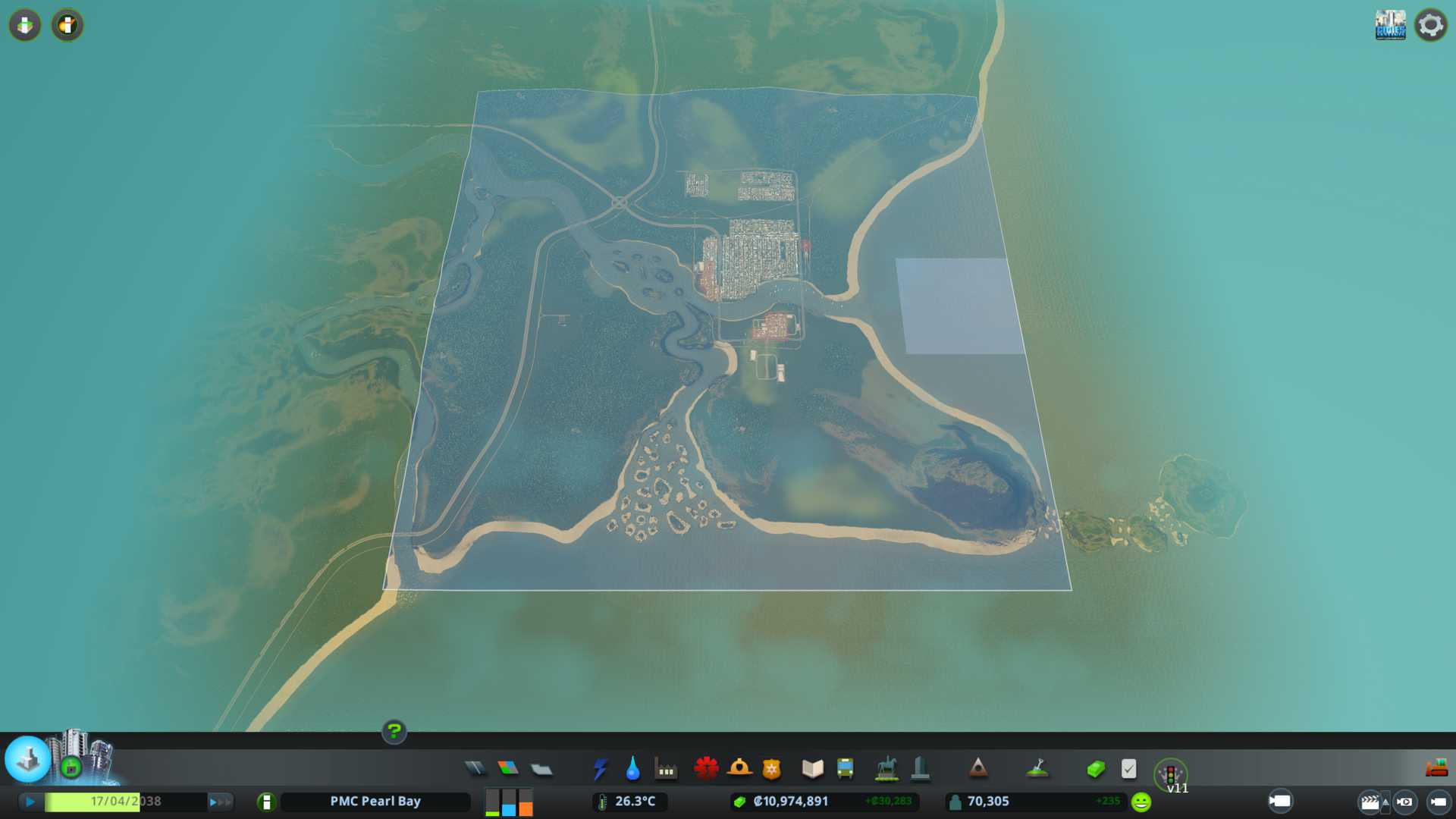Open the gear options menu

coord(1430,25)
